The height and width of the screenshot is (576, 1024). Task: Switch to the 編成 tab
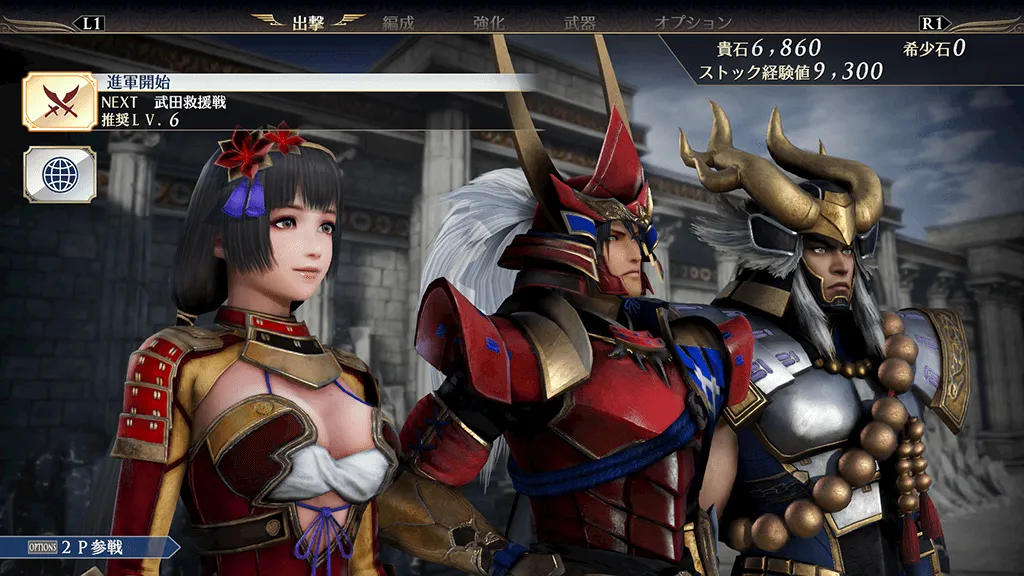point(398,21)
